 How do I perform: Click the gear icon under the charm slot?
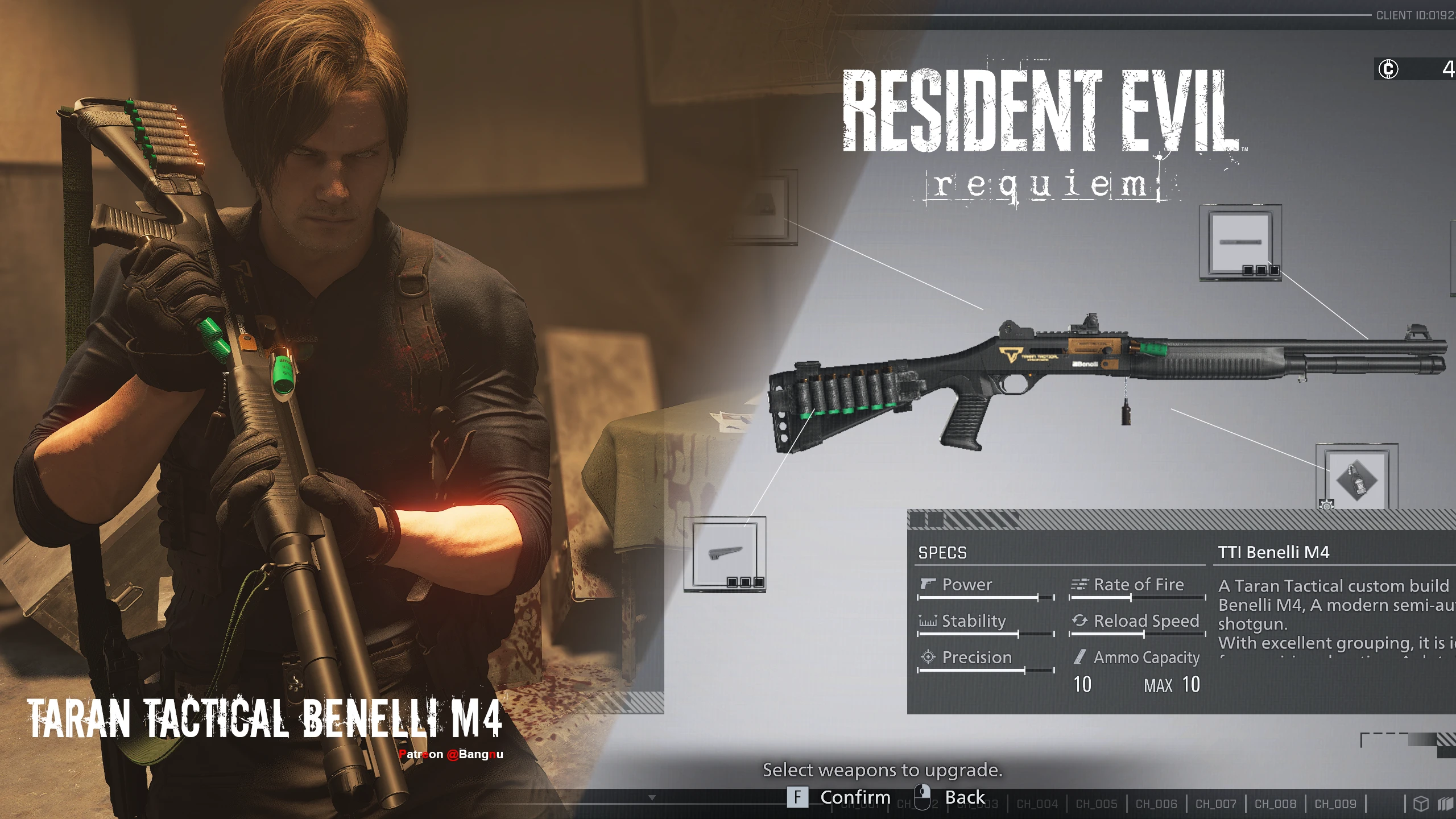pos(1327,505)
